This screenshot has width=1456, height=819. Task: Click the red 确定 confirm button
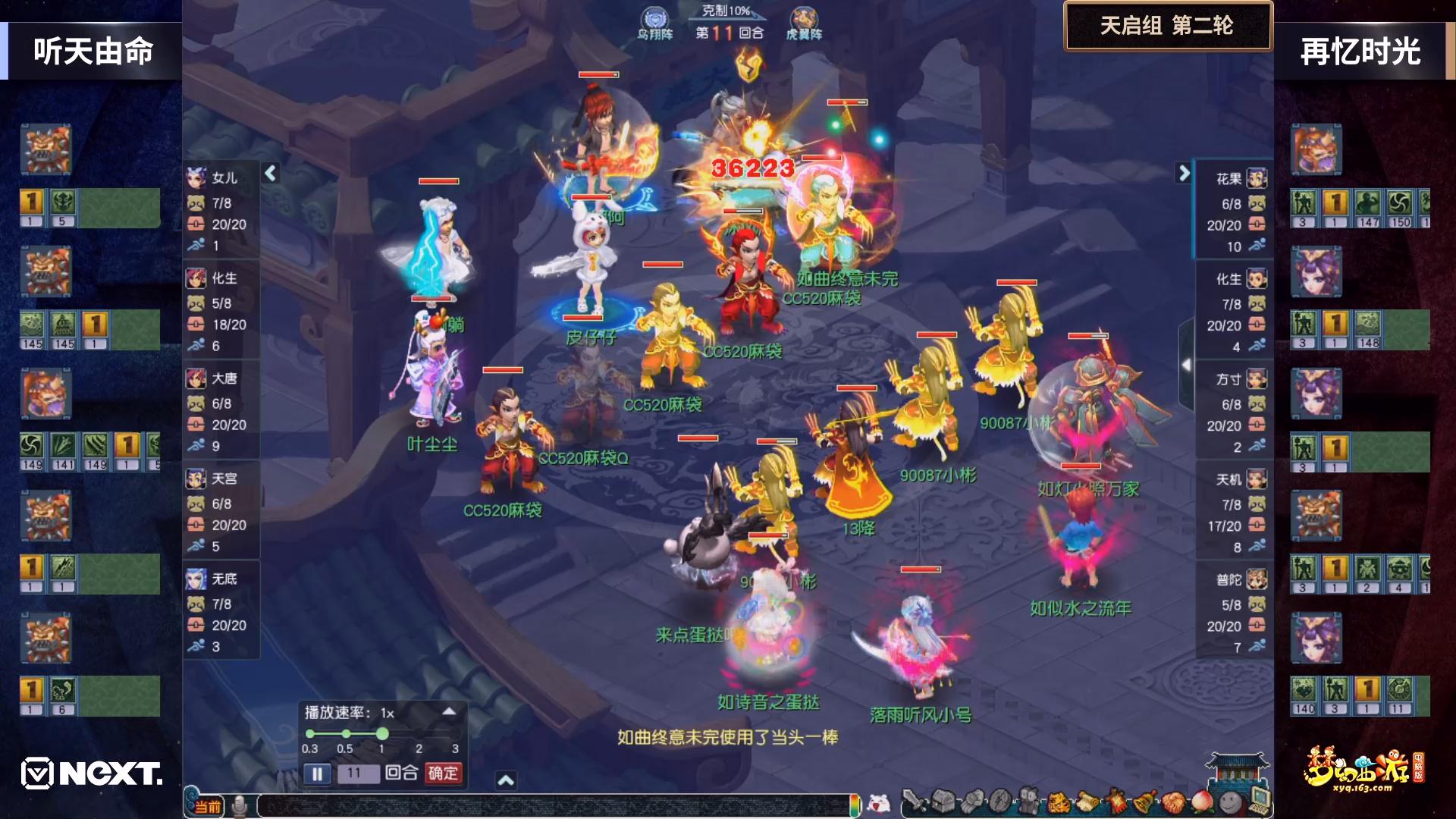click(x=443, y=773)
